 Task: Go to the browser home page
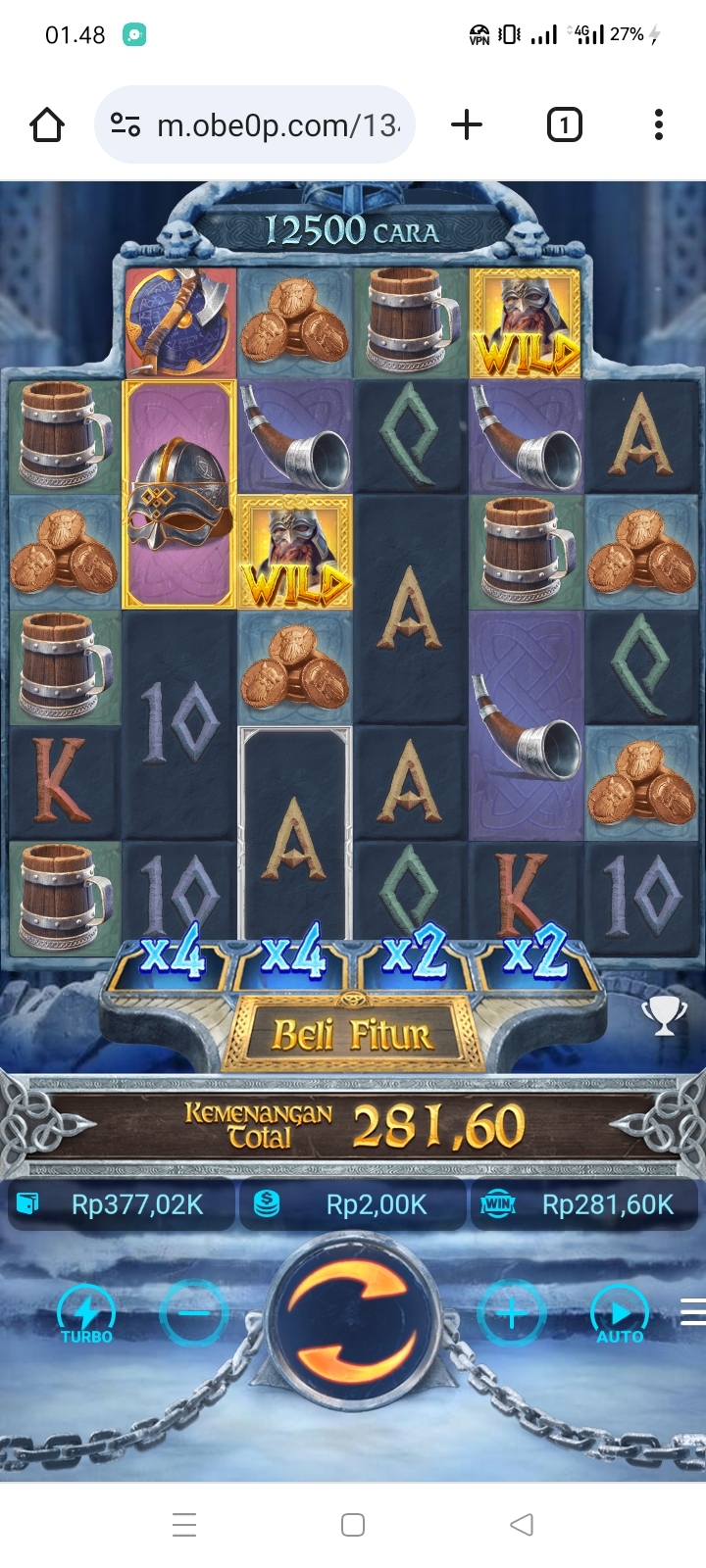[47, 125]
